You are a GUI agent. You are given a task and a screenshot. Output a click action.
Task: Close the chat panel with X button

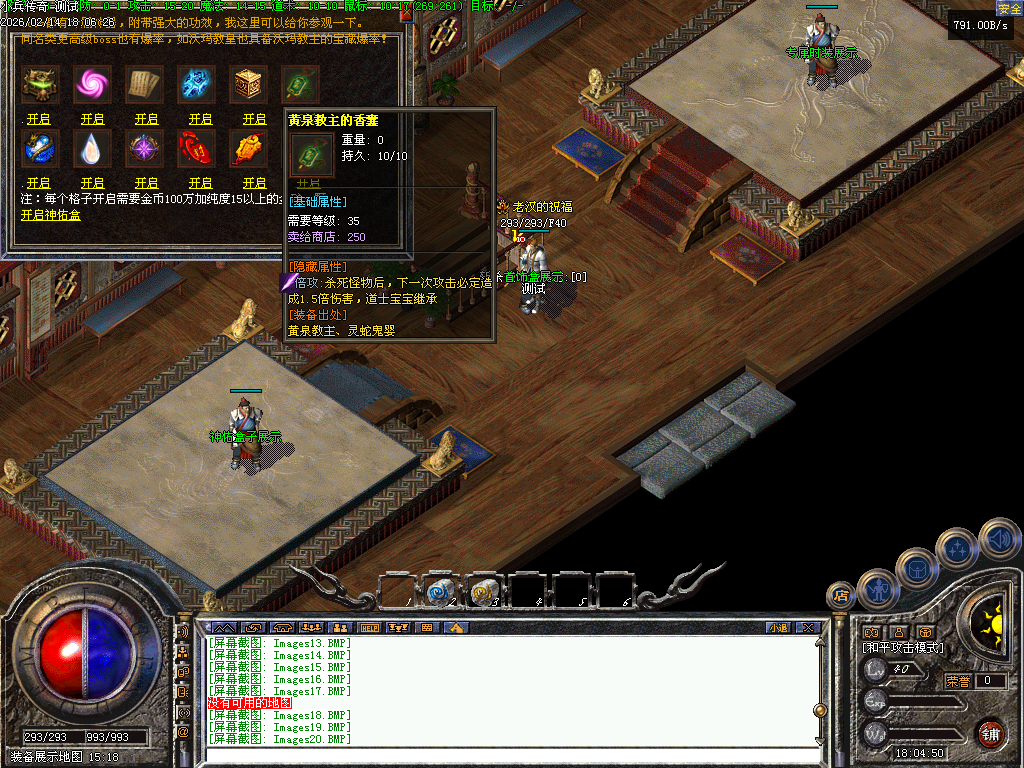pyautogui.click(x=807, y=628)
